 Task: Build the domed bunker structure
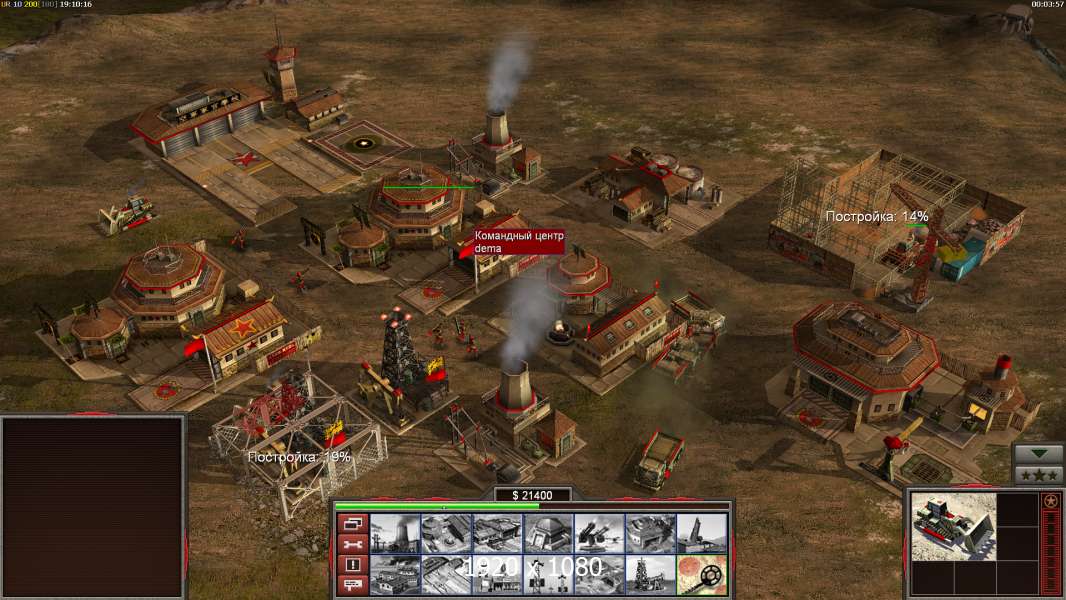coord(548,533)
